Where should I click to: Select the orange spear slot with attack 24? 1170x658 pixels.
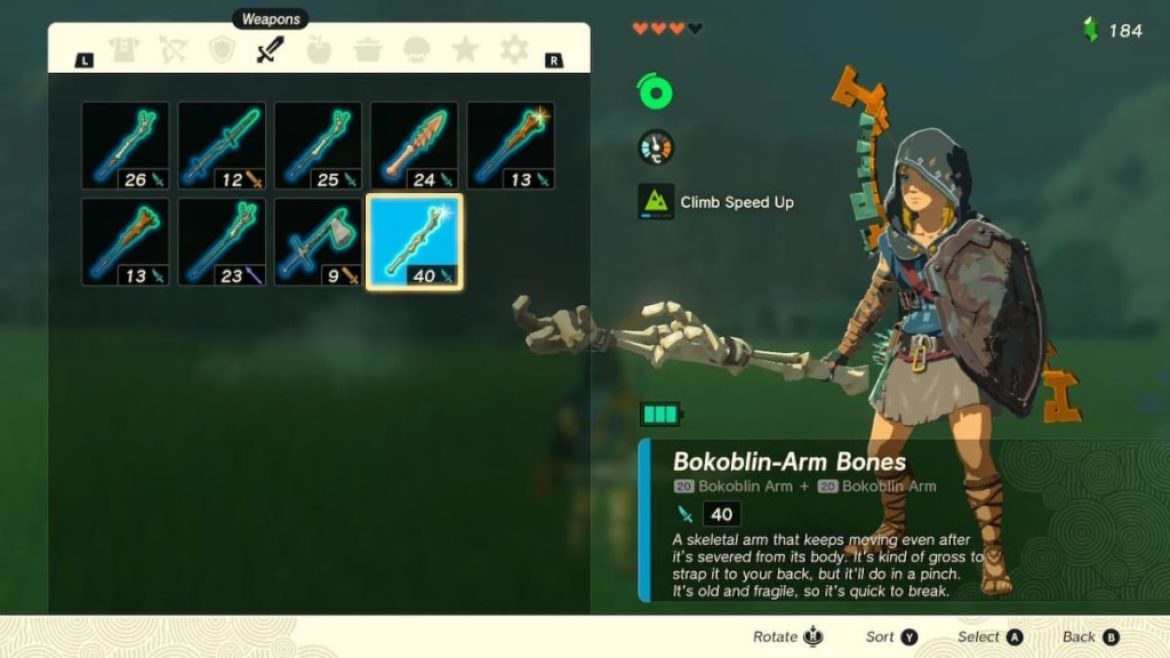pos(414,145)
